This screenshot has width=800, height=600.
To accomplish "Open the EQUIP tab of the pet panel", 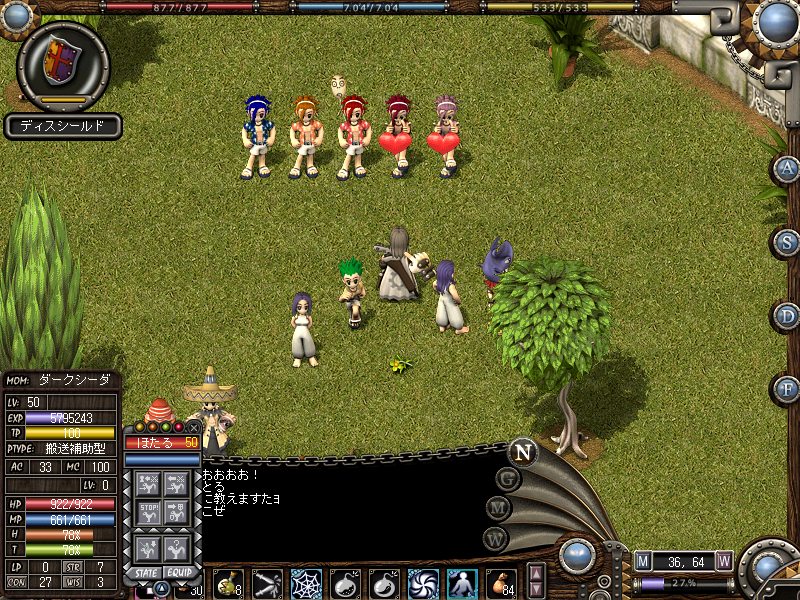I will point(179,573).
